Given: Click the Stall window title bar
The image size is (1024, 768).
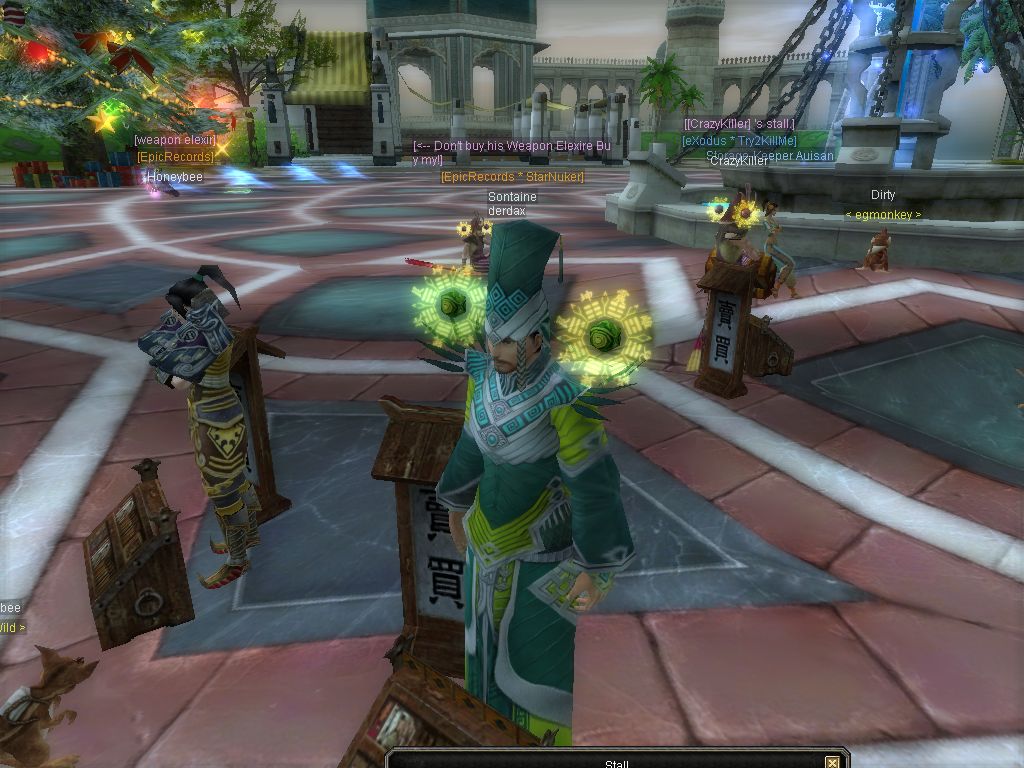Looking at the screenshot, I should point(616,763).
